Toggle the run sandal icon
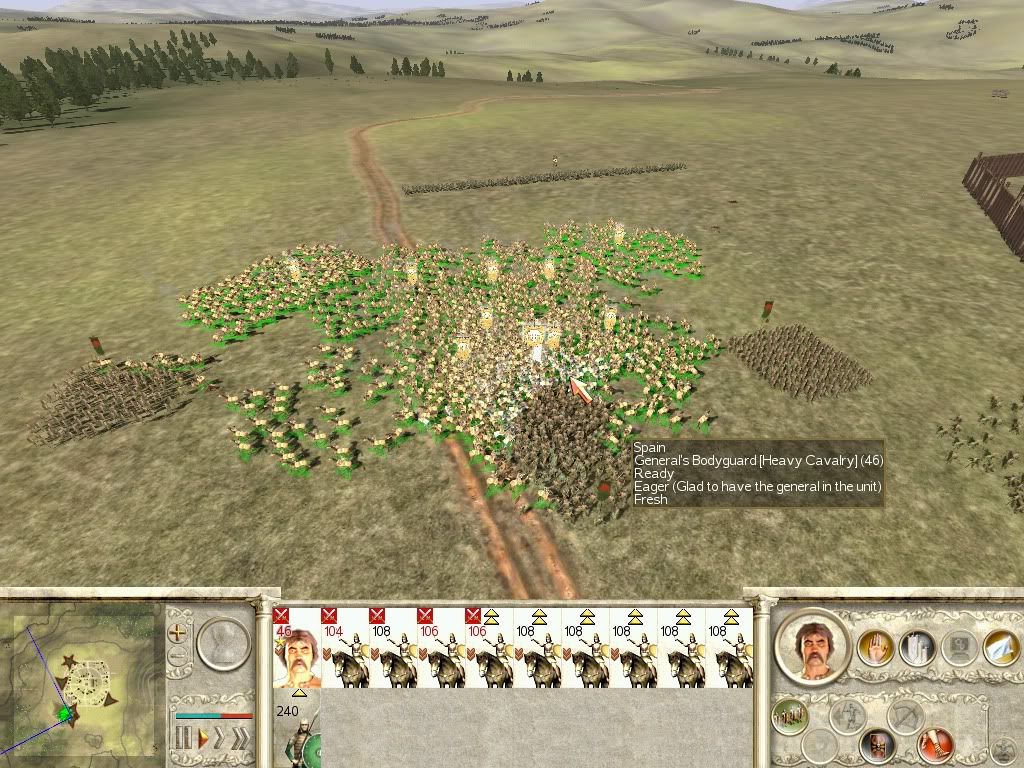Image resolution: width=1024 pixels, height=768 pixels. click(936, 744)
